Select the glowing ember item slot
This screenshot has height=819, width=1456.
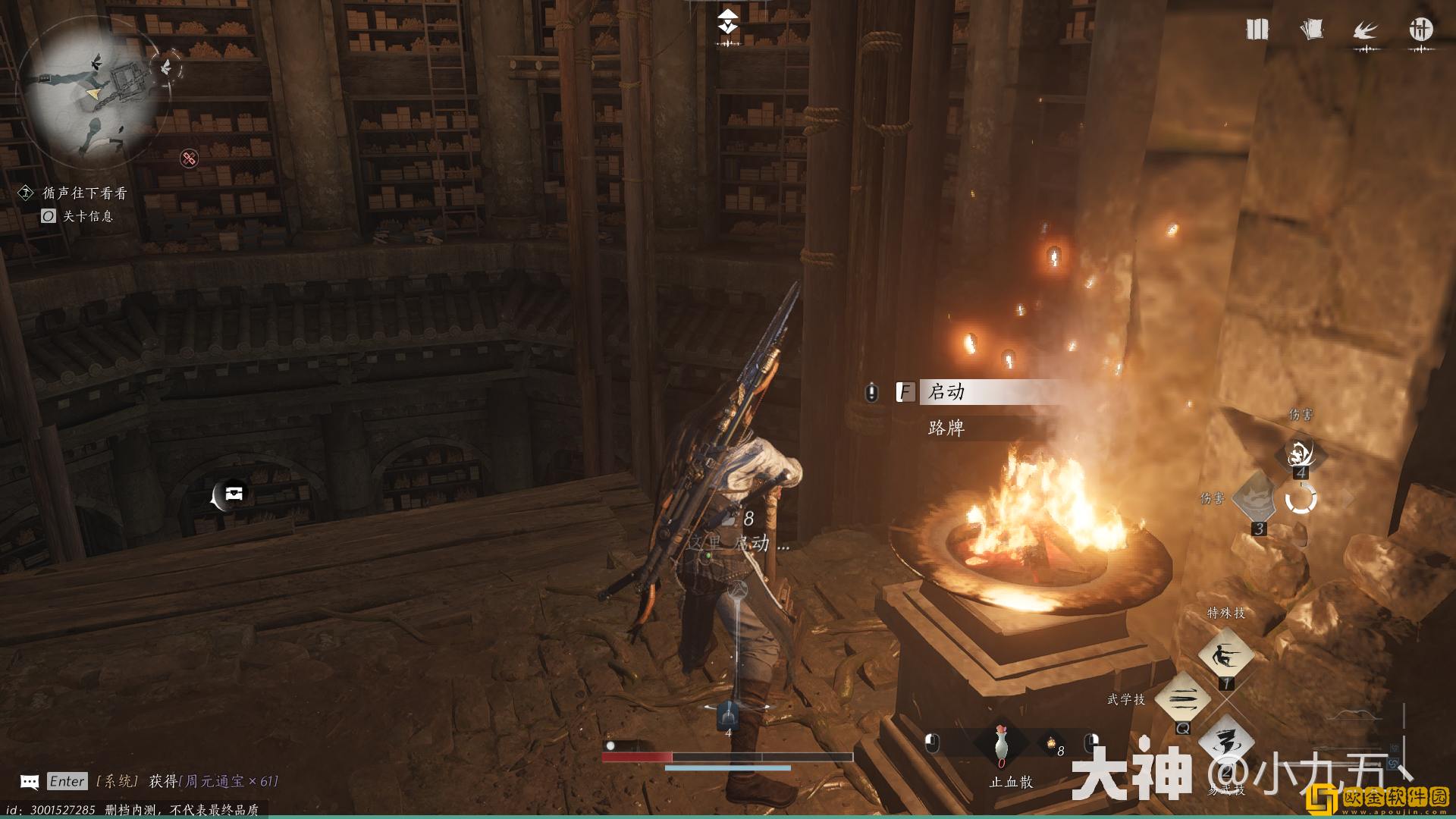[1051, 743]
